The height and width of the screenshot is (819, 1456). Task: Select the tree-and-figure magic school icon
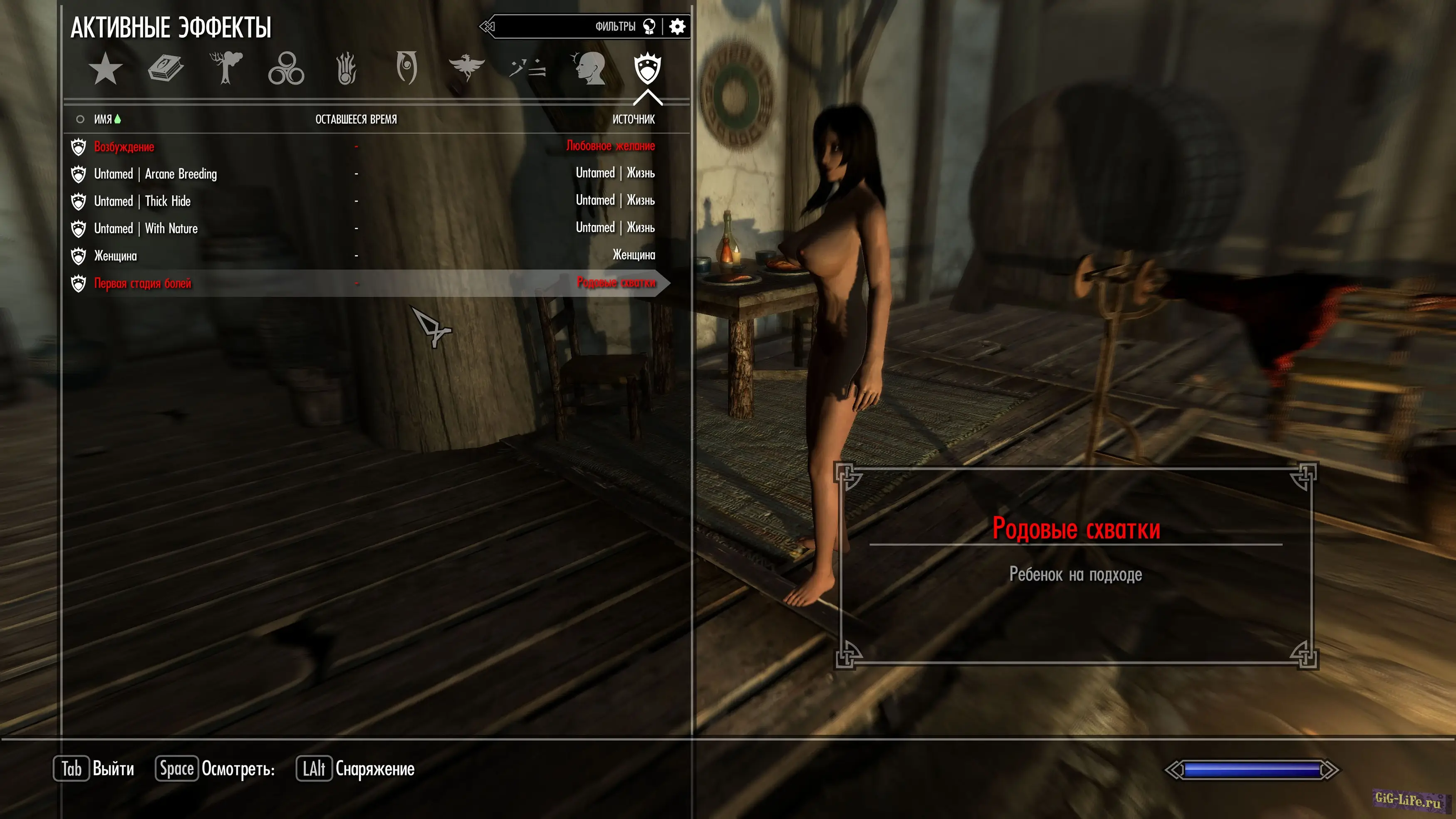coord(226,68)
